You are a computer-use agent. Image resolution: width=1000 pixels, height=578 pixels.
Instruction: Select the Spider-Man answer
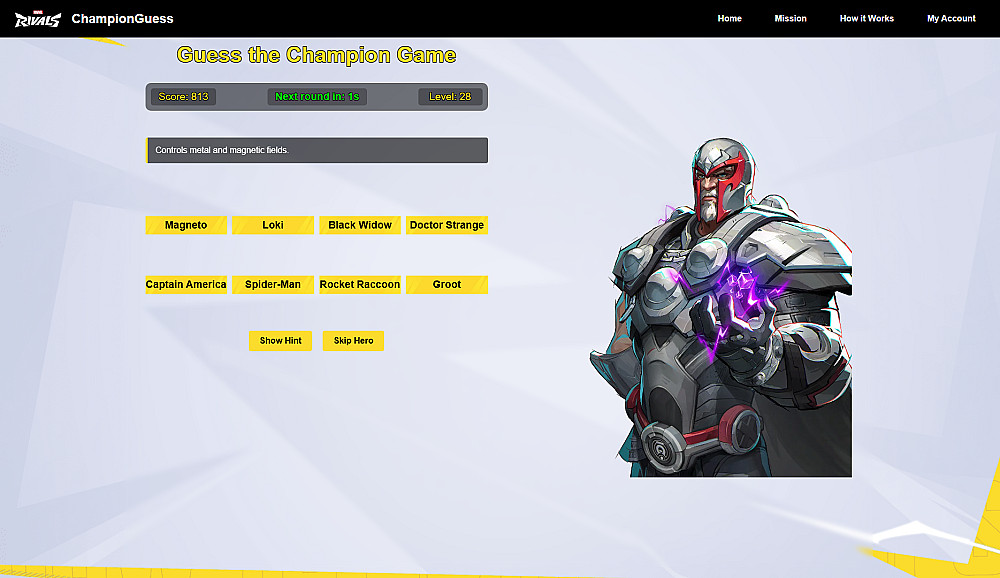click(x=273, y=285)
